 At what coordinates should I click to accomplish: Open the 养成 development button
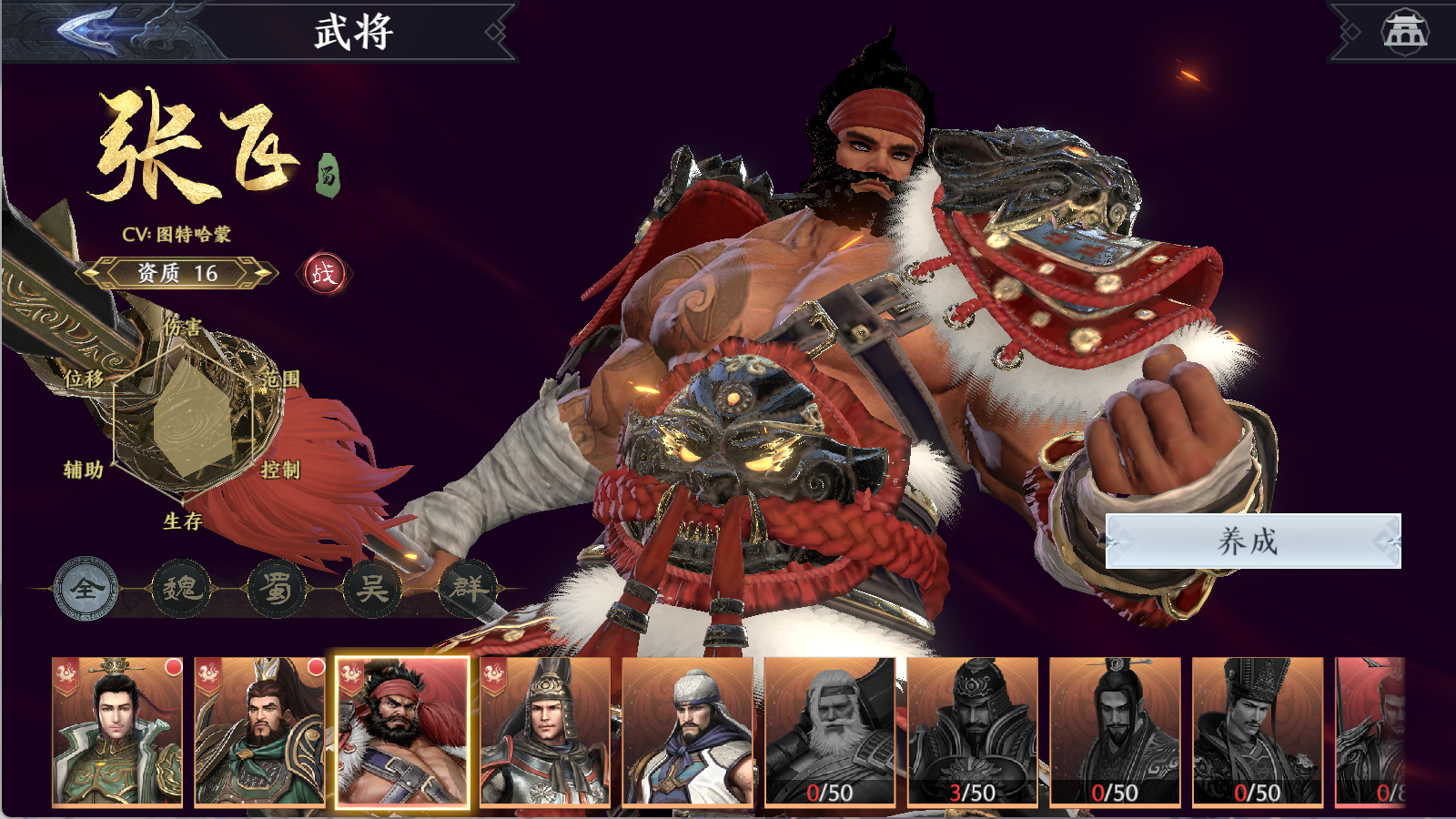pyautogui.click(x=1252, y=541)
